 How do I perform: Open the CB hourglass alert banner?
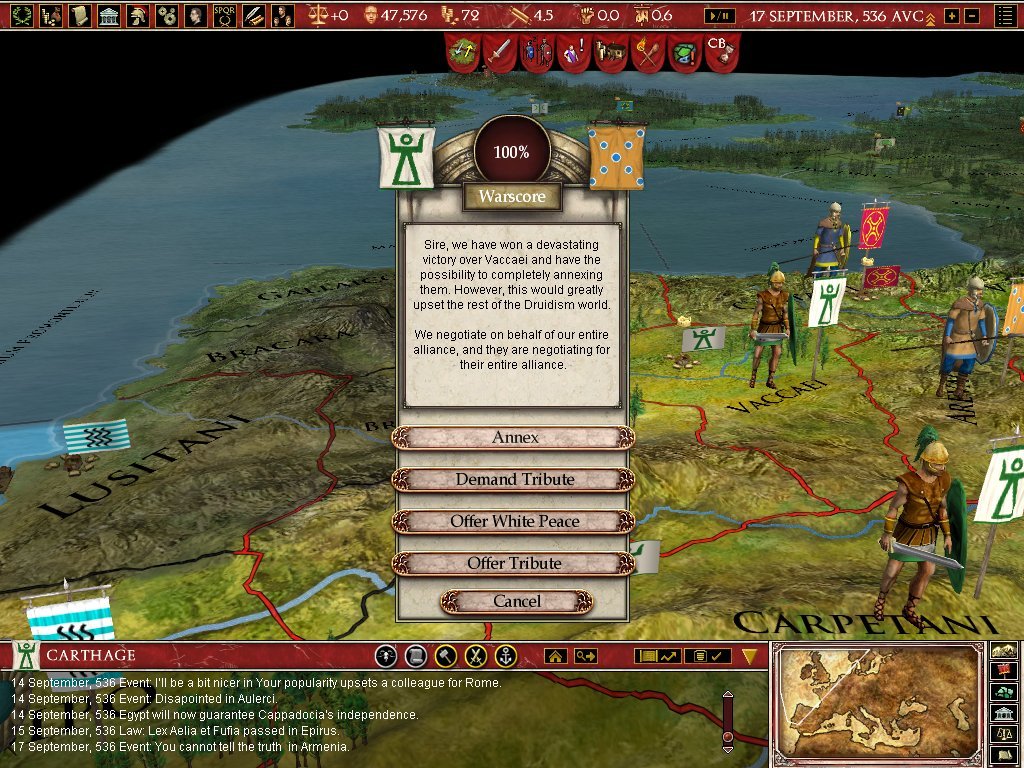pyautogui.click(x=721, y=50)
